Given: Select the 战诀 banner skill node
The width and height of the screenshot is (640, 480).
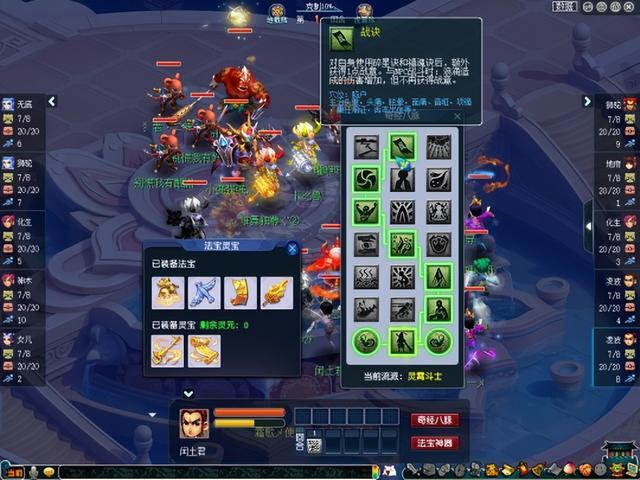Looking at the screenshot, I should pyautogui.click(x=402, y=147).
